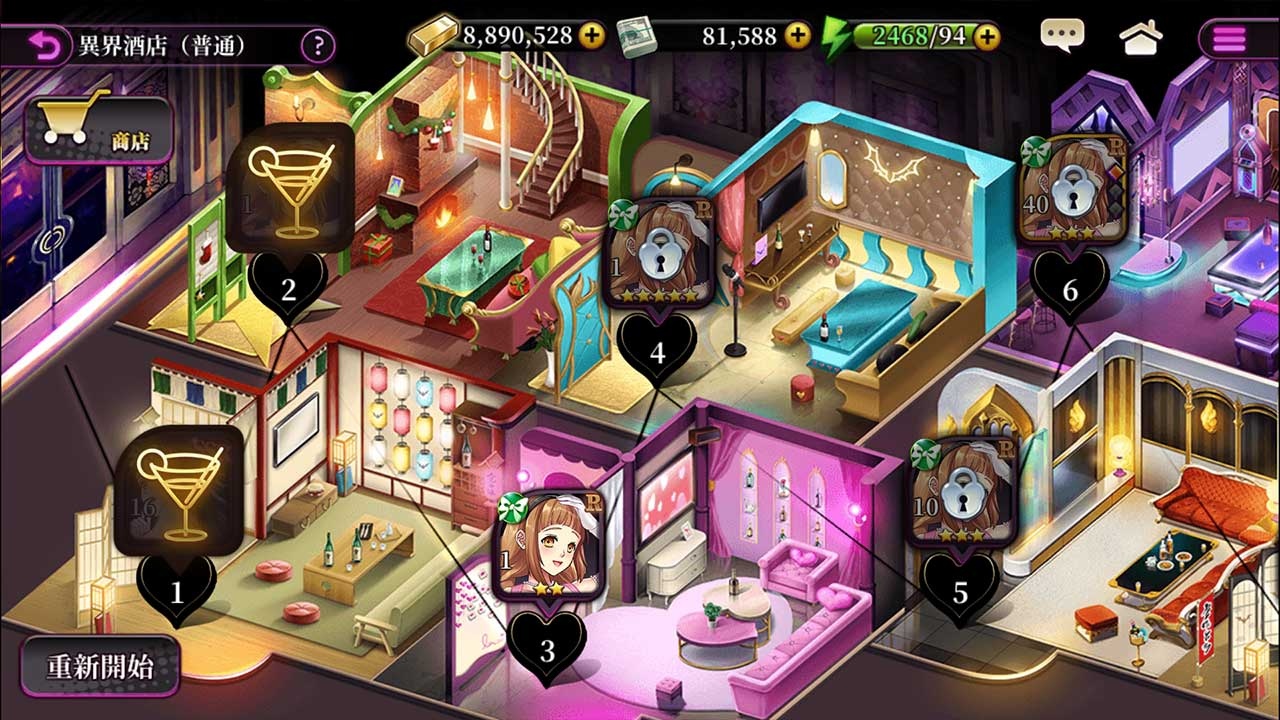Open the chat speech bubble
The image size is (1280, 720).
point(1061,37)
